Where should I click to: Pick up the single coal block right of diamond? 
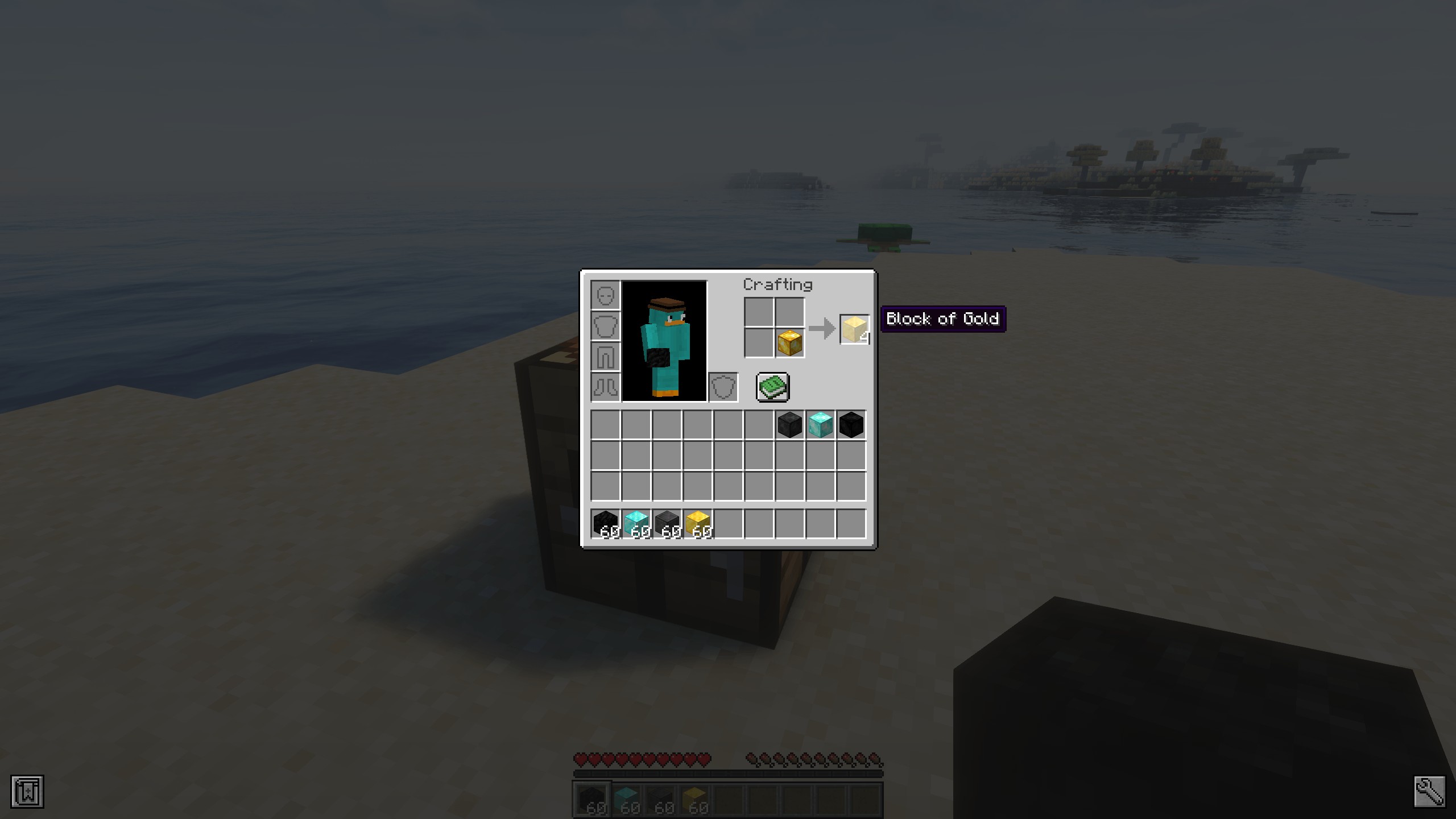[x=851, y=424]
